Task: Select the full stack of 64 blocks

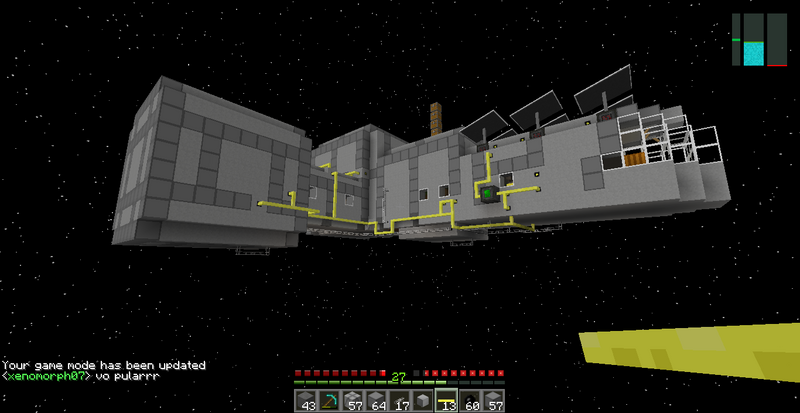Action: point(376,402)
